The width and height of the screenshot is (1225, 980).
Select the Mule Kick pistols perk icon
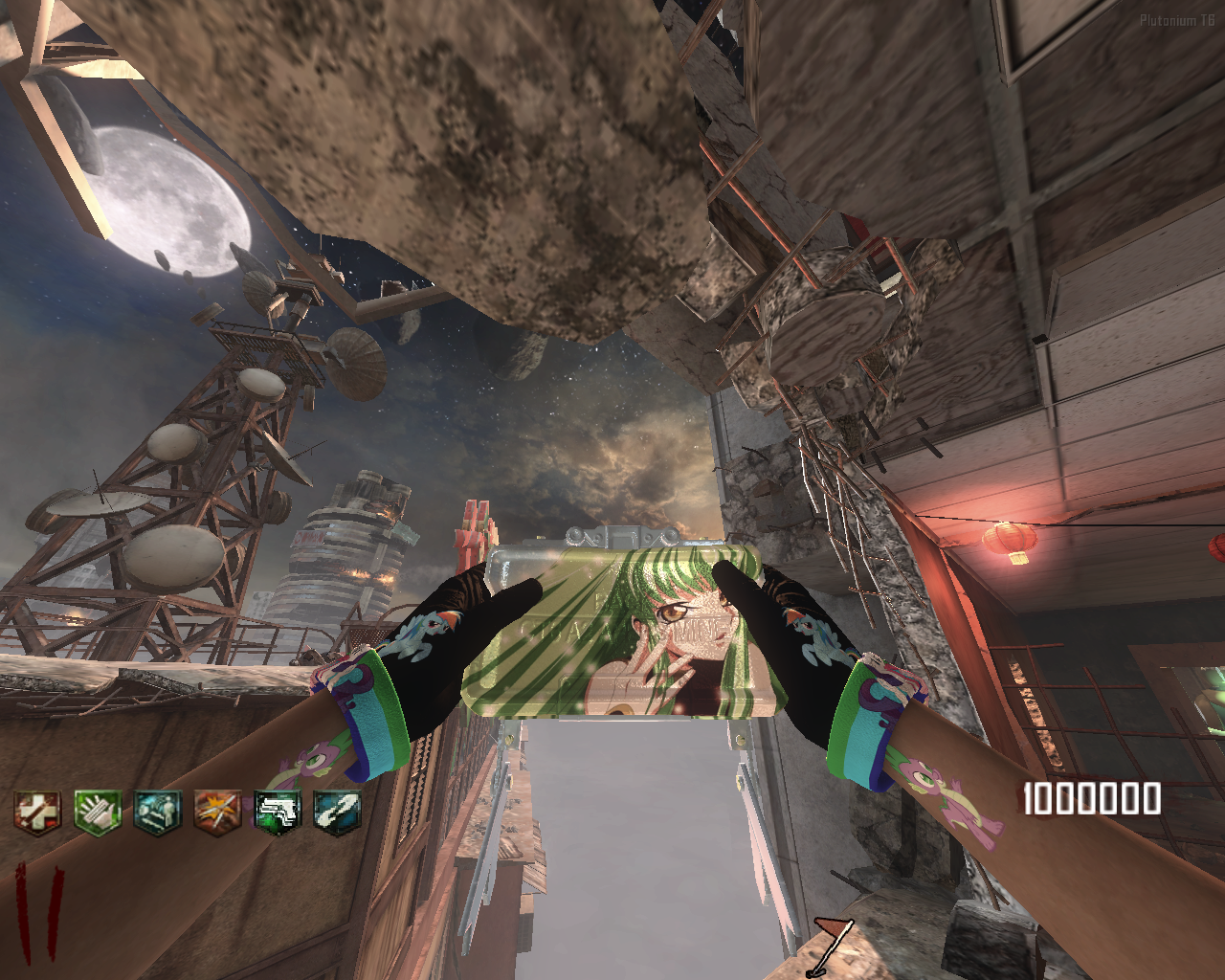[278, 813]
